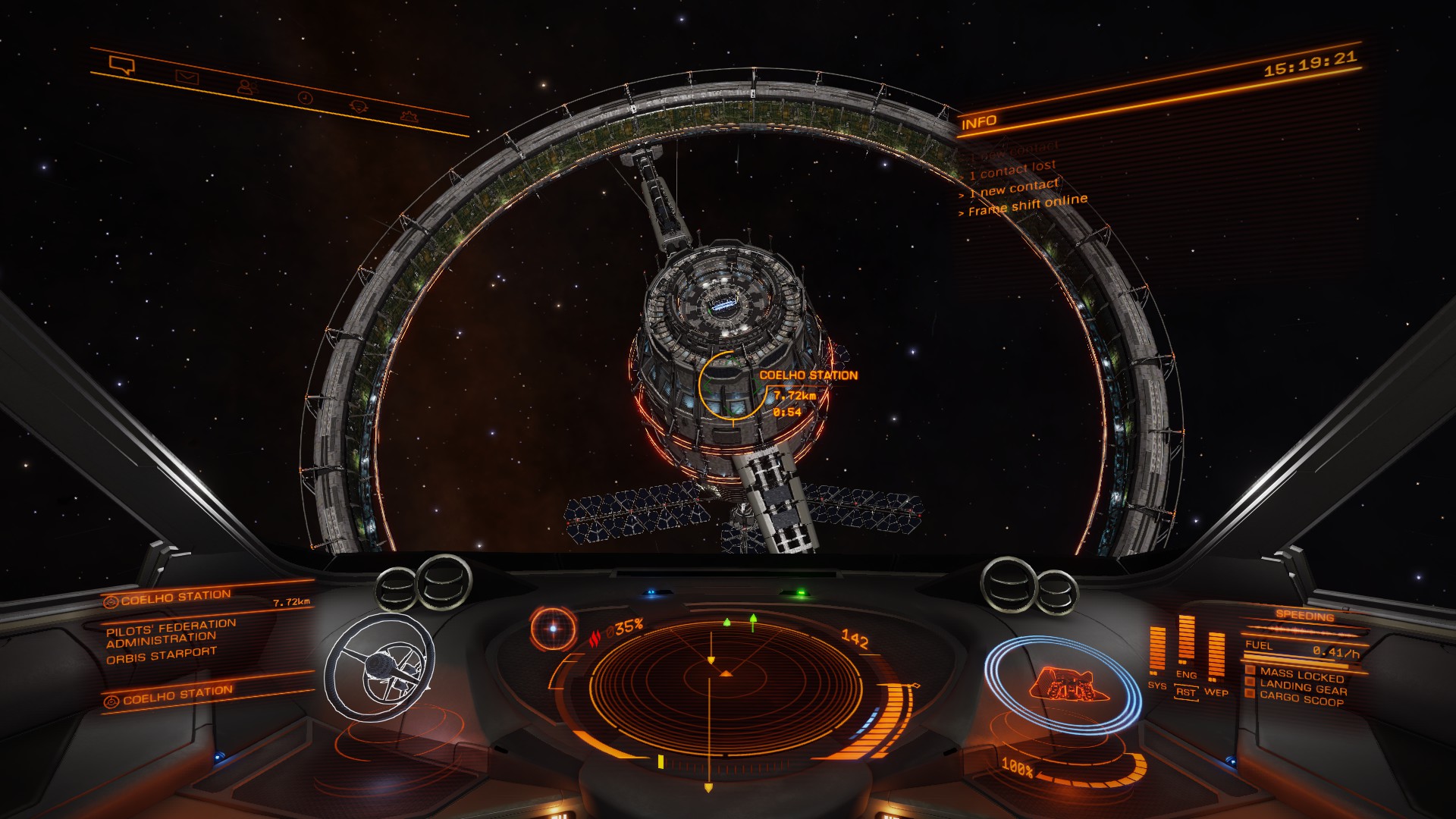Image resolution: width=1456 pixels, height=819 pixels.
Task: Click the ship shield hologram
Action: pos(1062,684)
